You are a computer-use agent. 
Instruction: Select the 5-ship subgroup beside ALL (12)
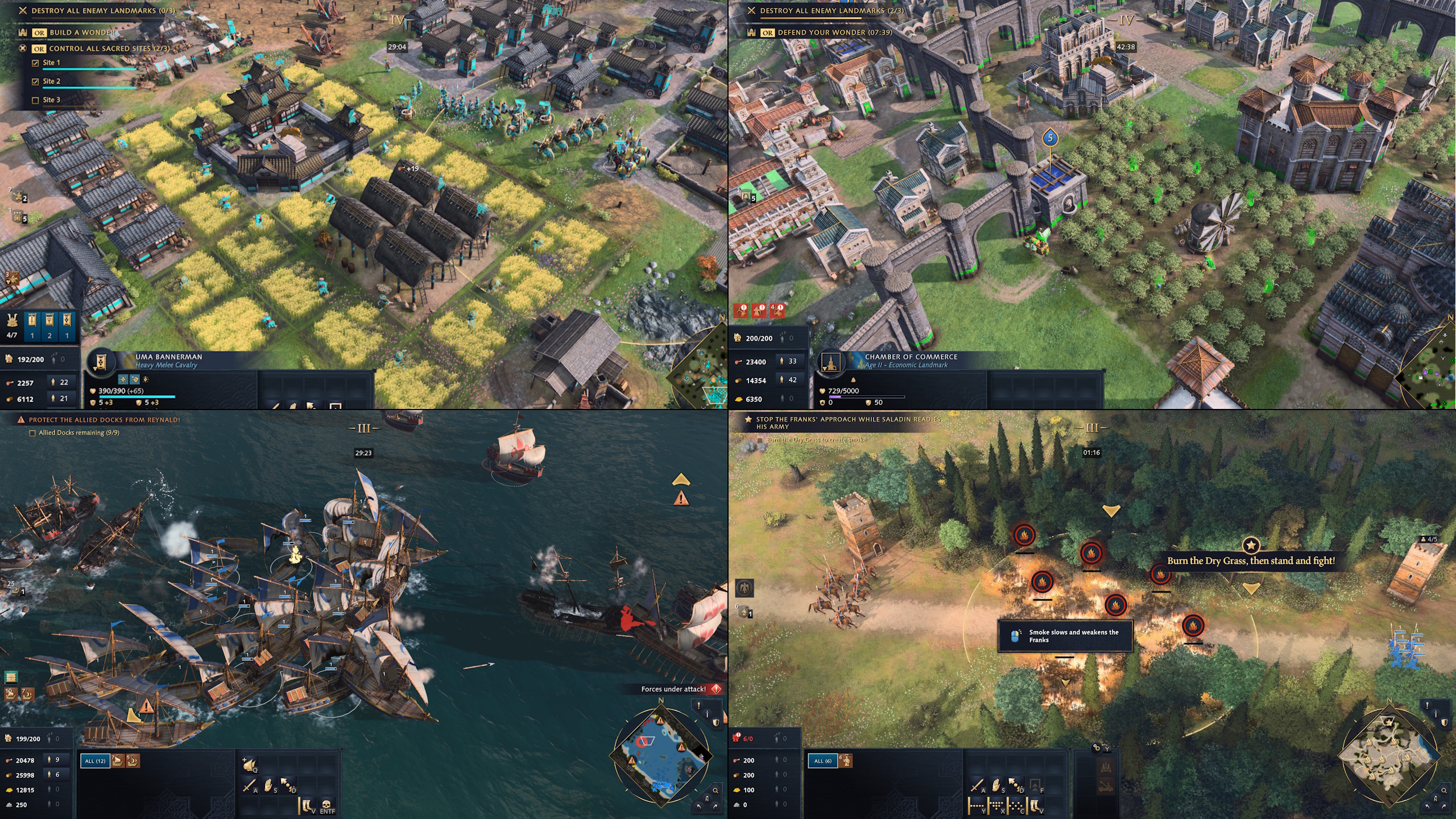pyautogui.click(x=133, y=761)
